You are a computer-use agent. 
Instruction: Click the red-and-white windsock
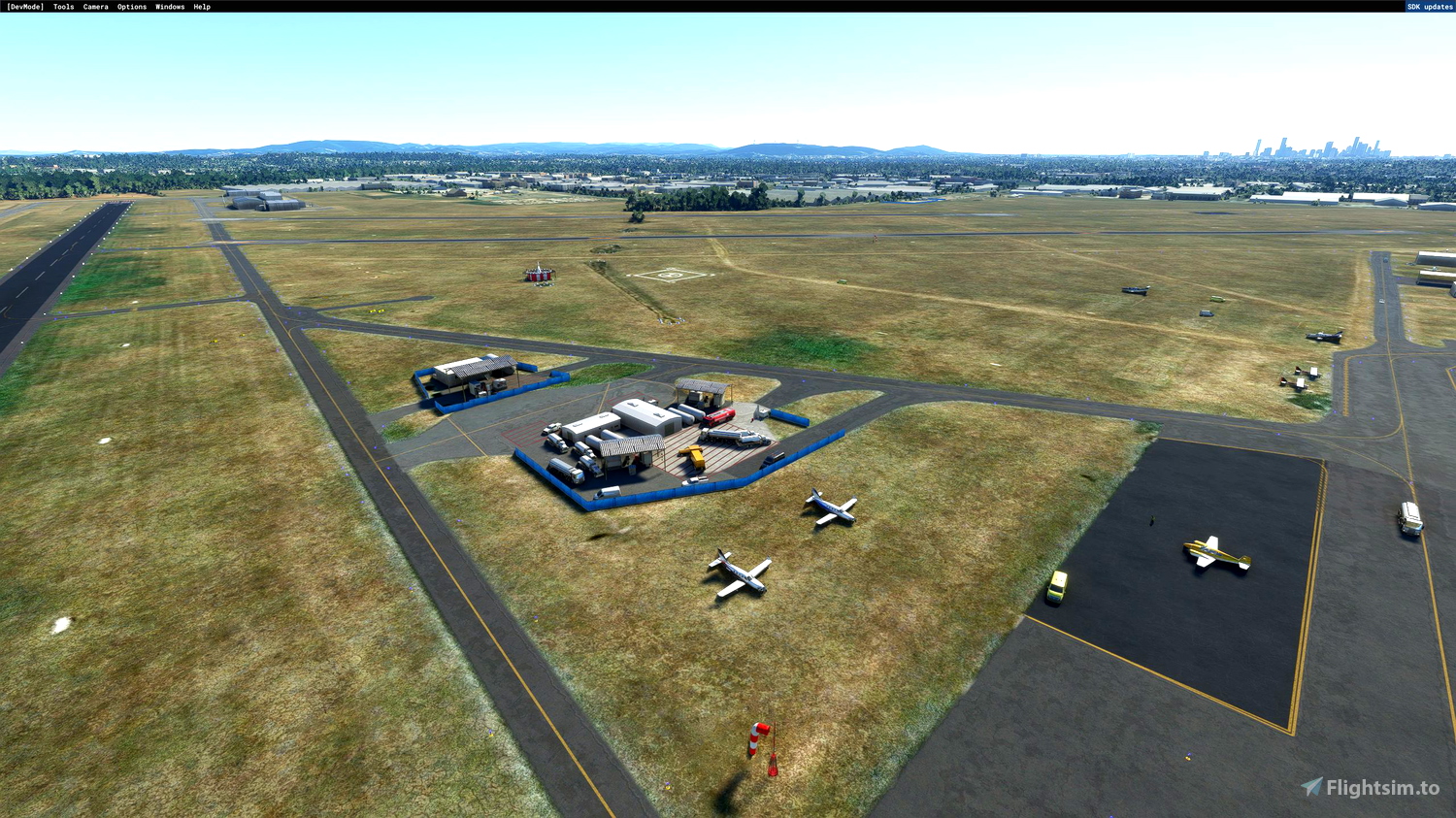761,737
